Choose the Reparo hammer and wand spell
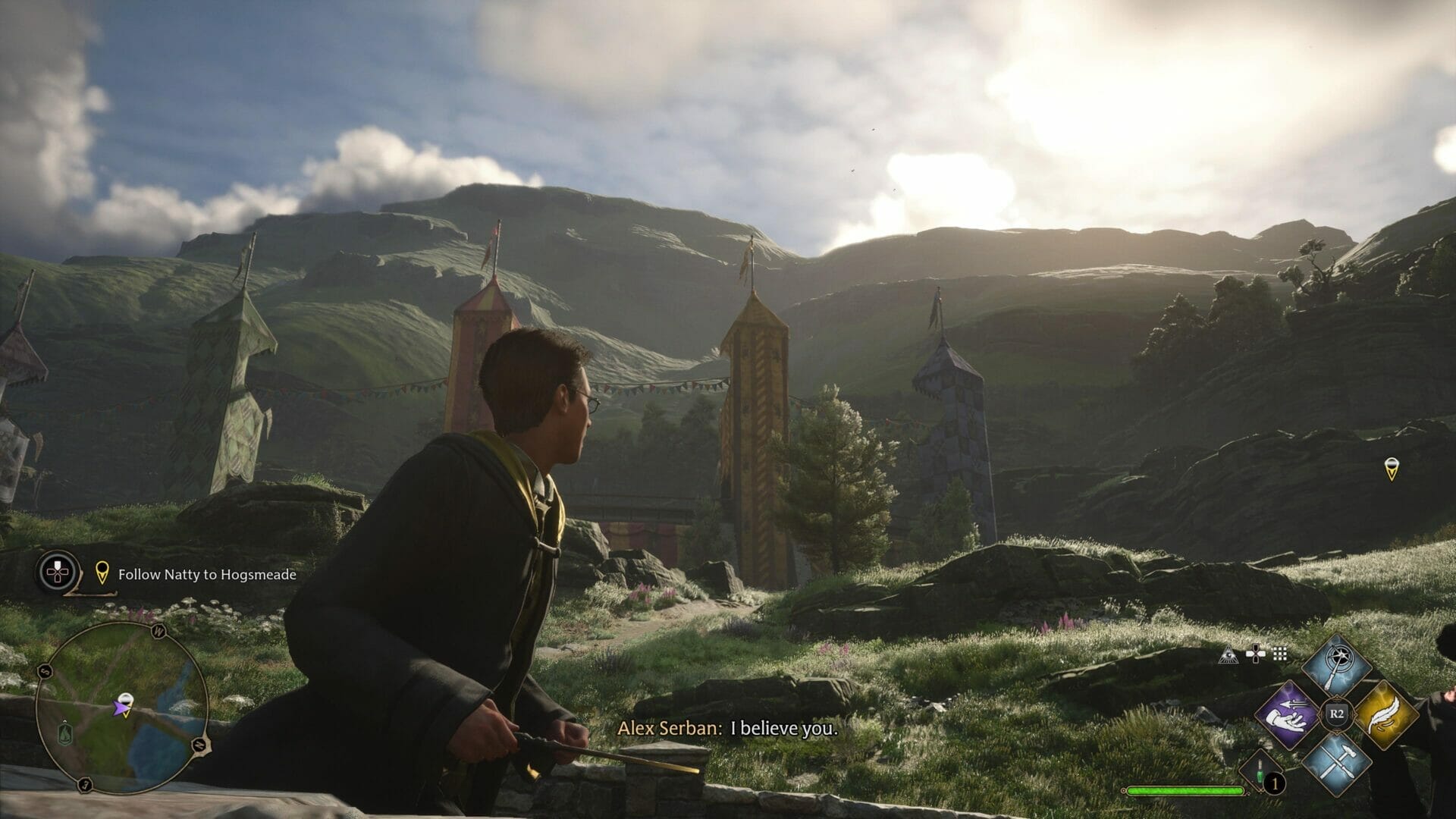The height and width of the screenshot is (819, 1456). tap(1336, 764)
